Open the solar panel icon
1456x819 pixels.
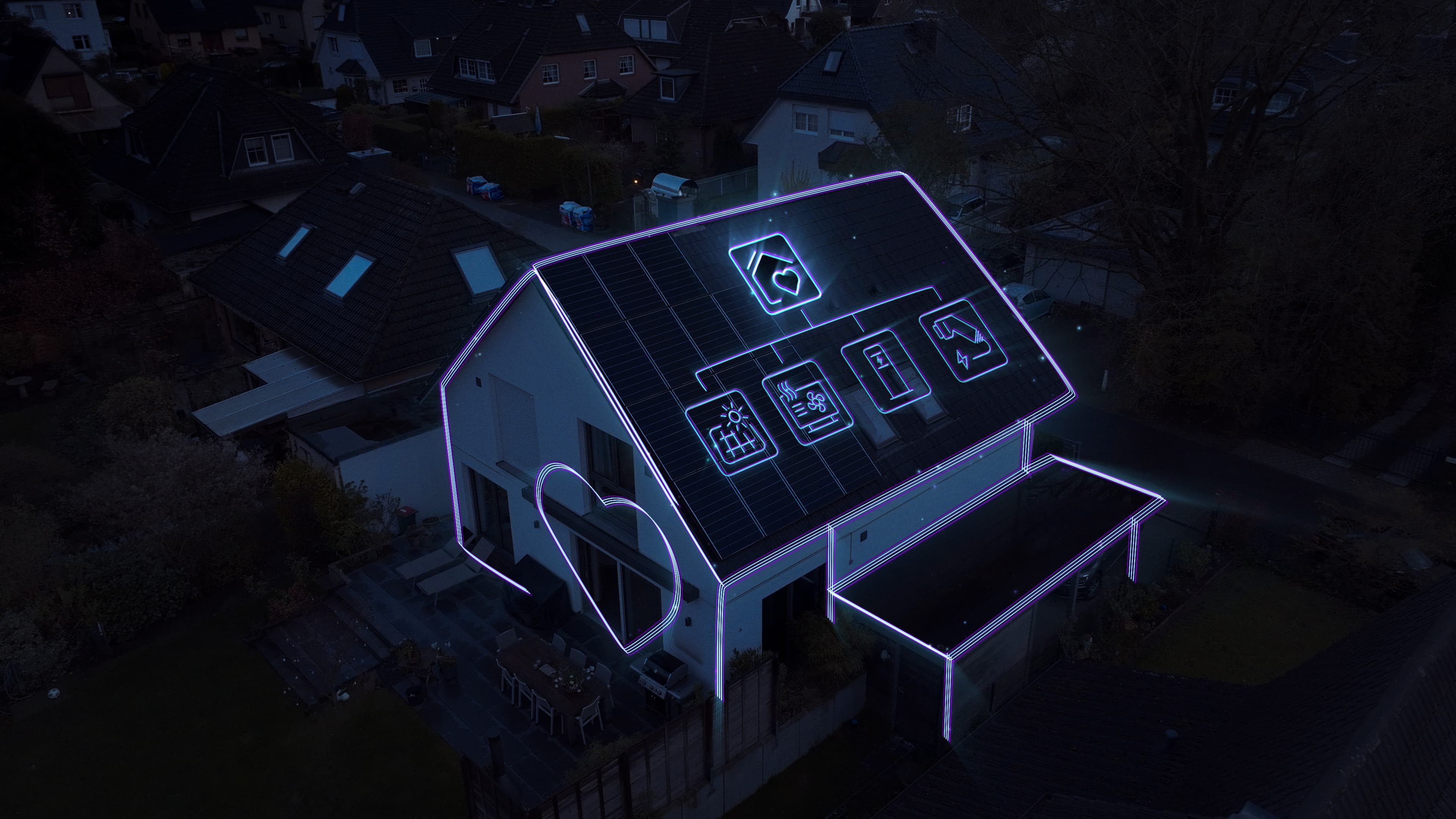point(731,432)
